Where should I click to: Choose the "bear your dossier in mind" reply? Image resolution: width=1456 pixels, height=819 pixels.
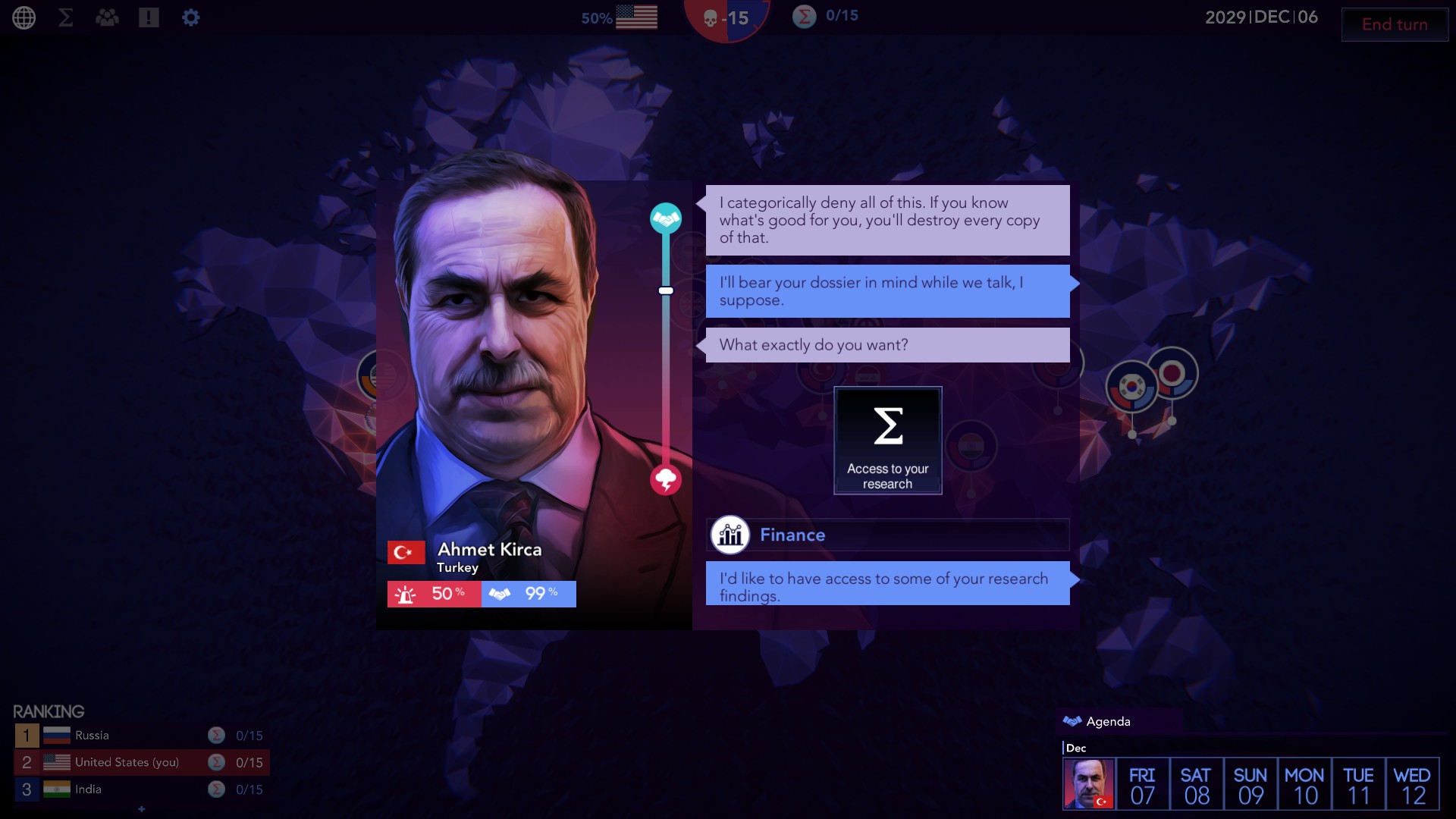tap(887, 291)
